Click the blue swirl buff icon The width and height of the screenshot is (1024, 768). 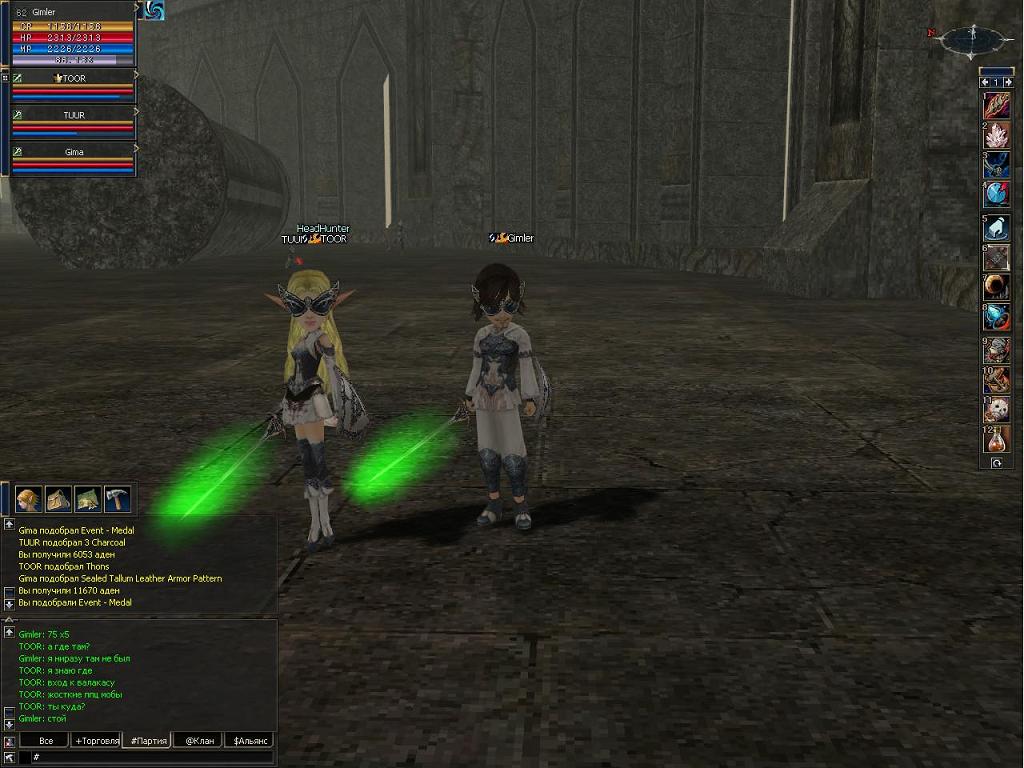pyautogui.click(x=153, y=10)
